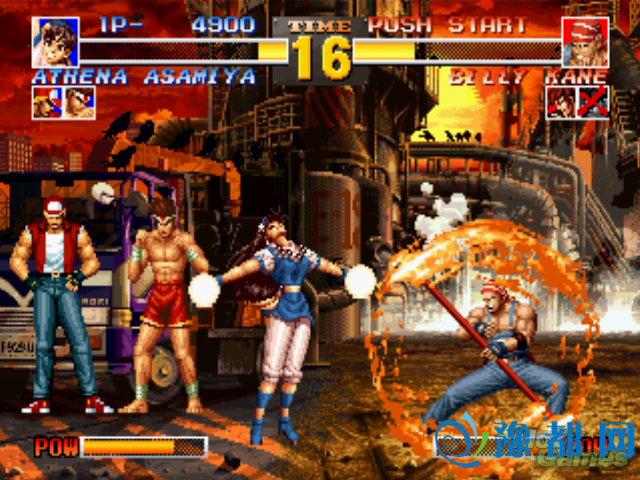The width and height of the screenshot is (640, 480).
Task: Choose the crossed-out defeated teammate icon
Action: (594, 102)
